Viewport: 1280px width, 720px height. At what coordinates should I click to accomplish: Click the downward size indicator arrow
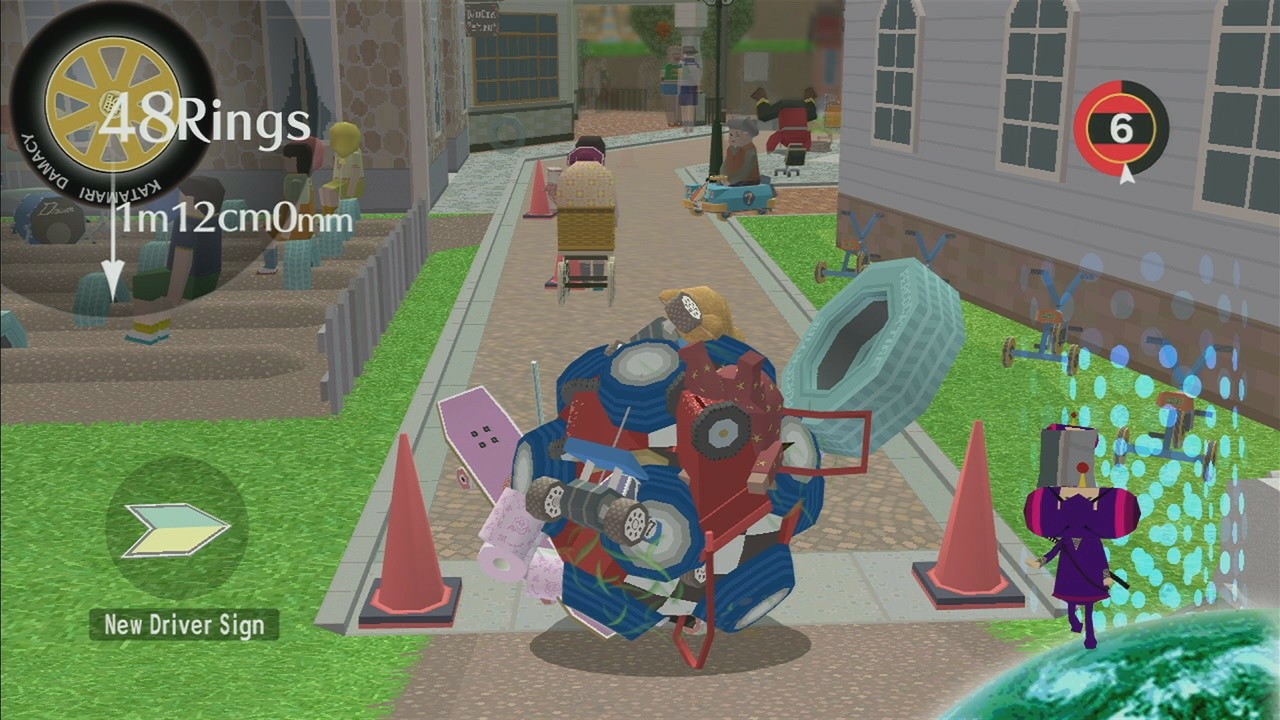(x=113, y=255)
